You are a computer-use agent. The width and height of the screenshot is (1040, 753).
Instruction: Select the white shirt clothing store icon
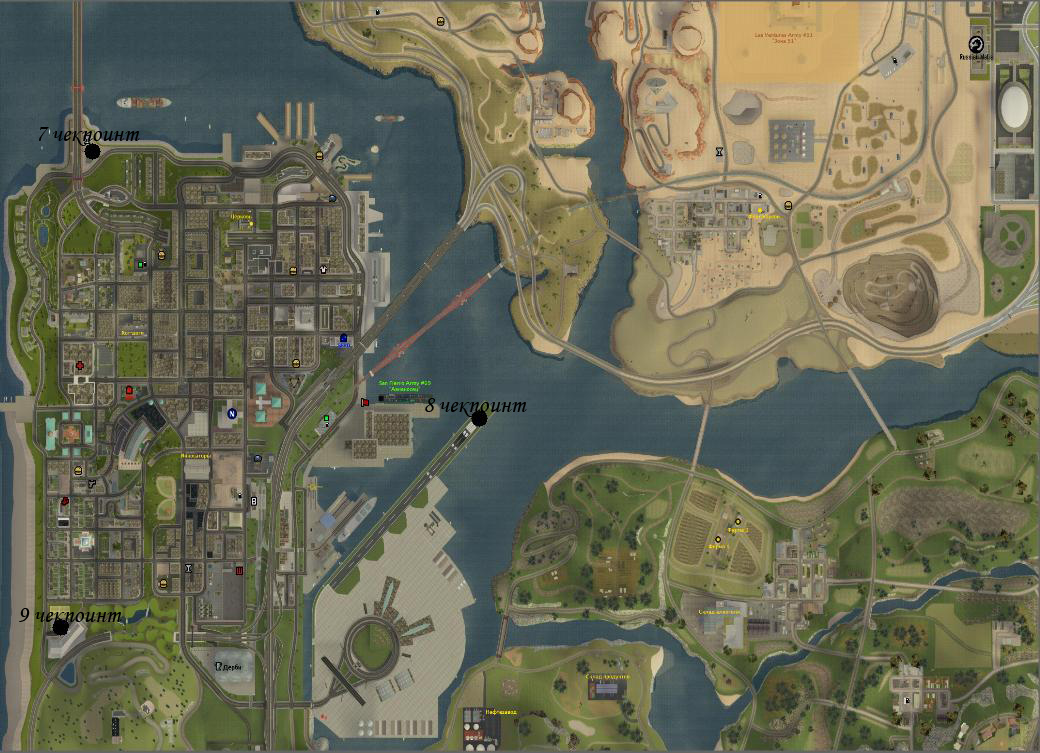click(324, 269)
